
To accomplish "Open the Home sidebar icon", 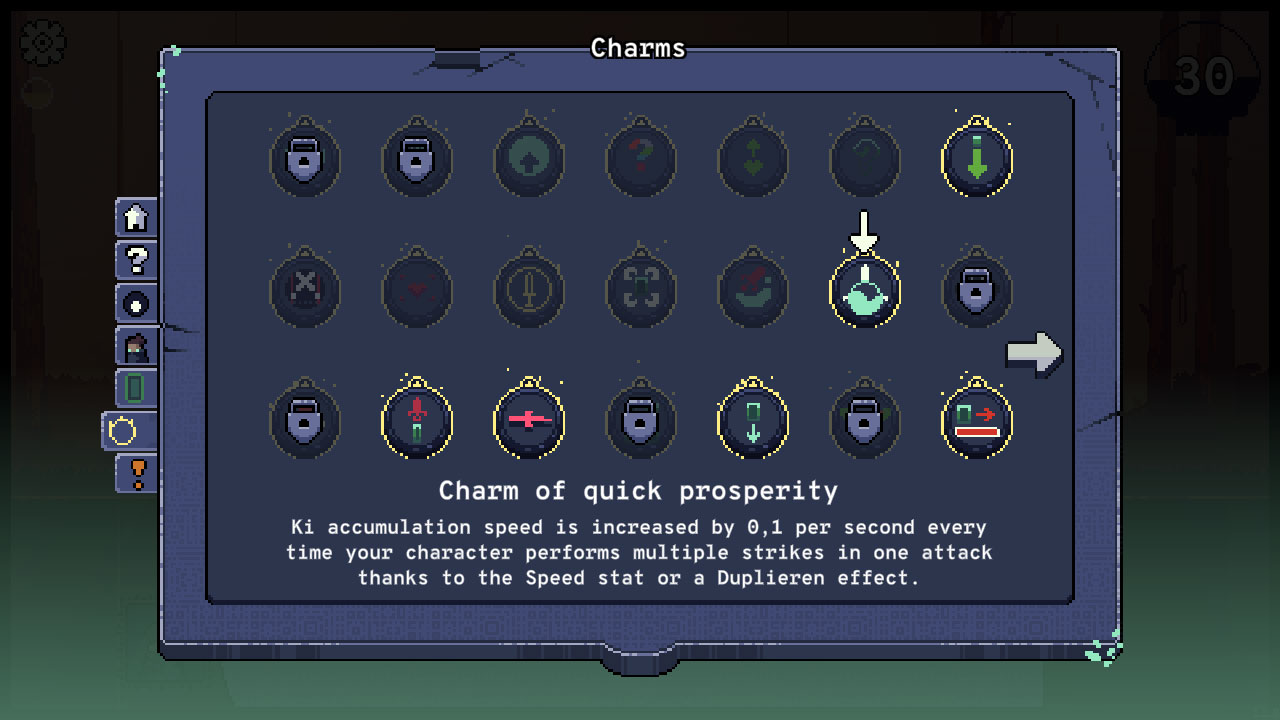I will [x=134, y=217].
